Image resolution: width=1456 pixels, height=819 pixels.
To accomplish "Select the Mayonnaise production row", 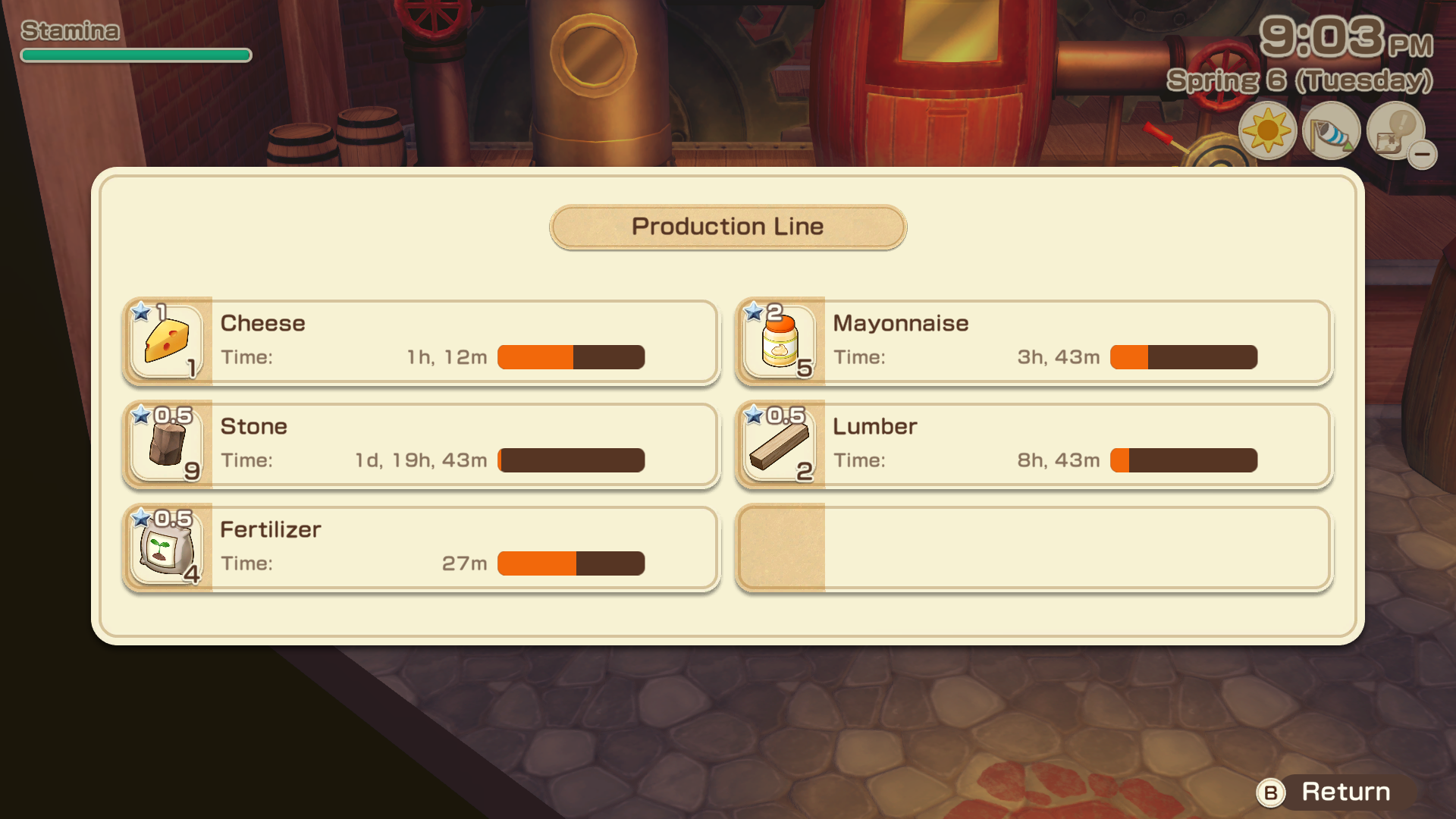I will (x=1034, y=341).
